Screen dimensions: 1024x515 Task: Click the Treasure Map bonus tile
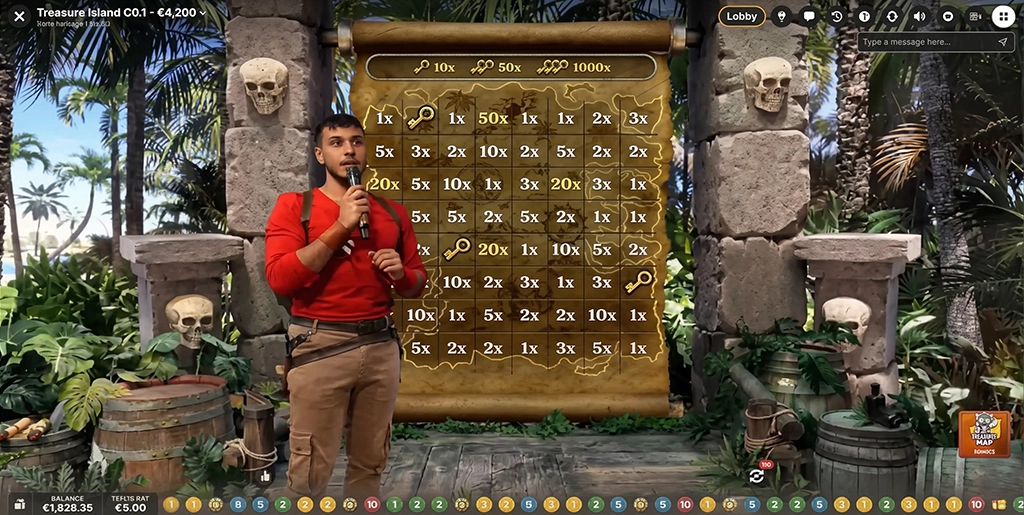[984, 434]
